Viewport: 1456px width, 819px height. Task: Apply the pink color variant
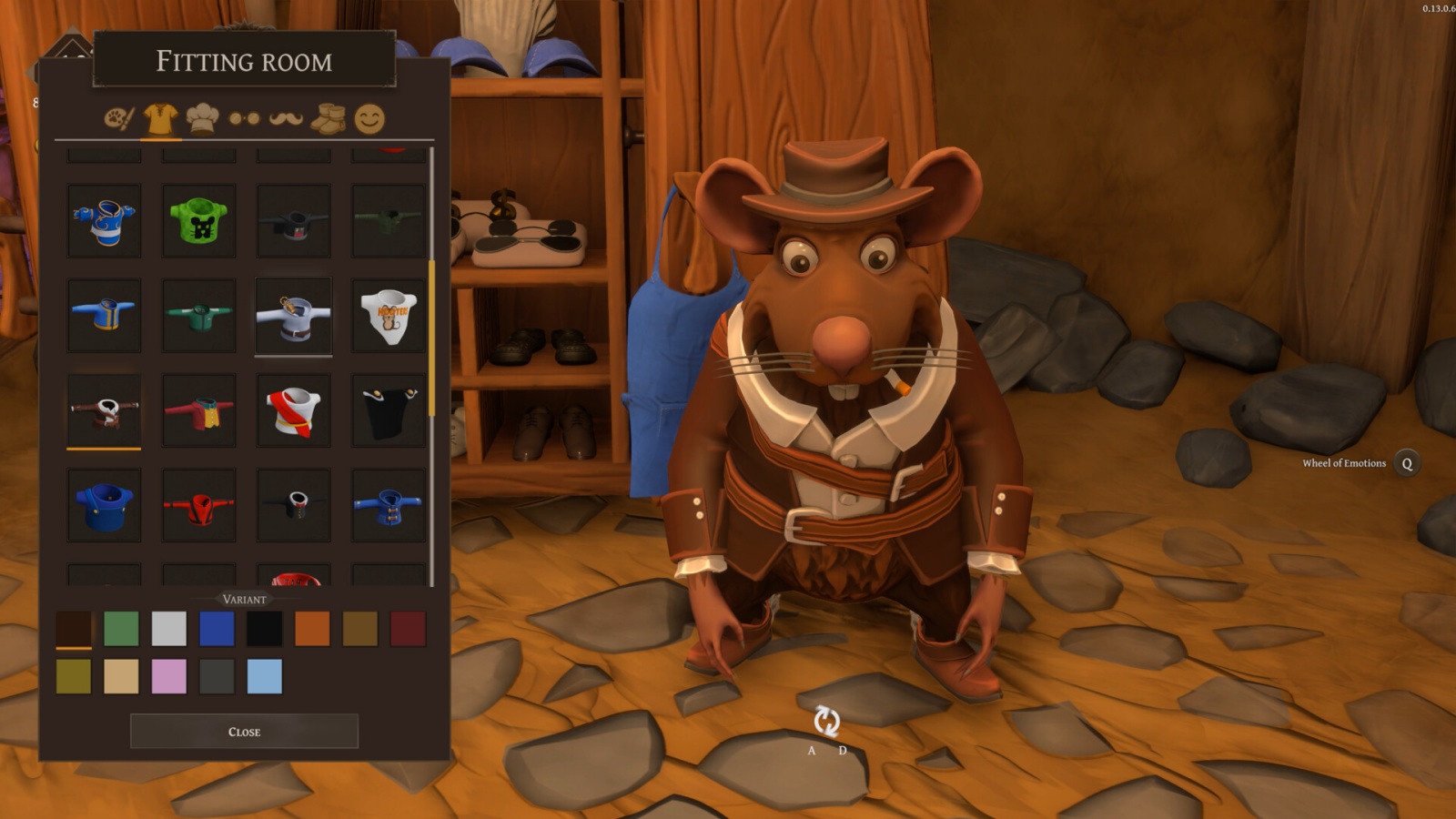[169, 677]
